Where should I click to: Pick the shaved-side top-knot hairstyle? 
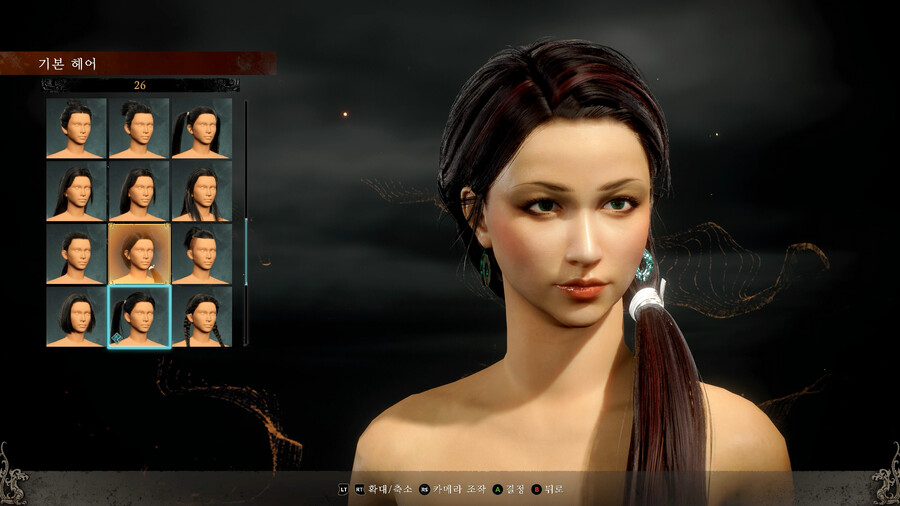click(202, 253)
